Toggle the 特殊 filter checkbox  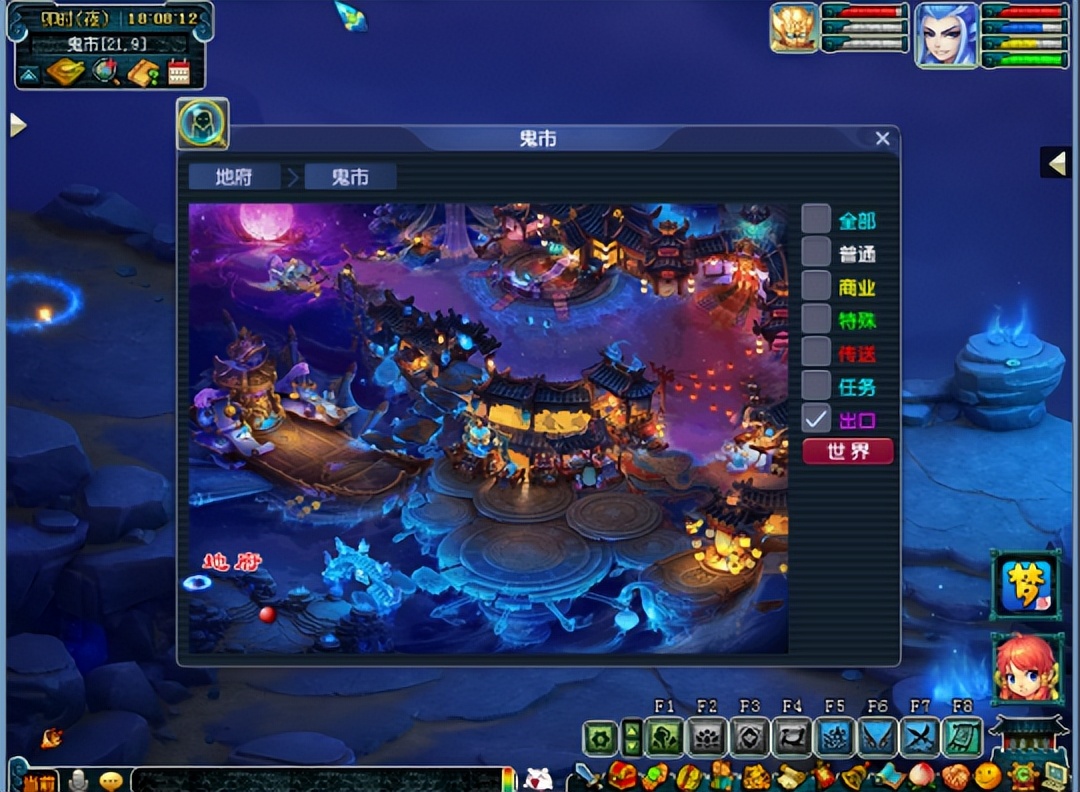coord(816,319)
